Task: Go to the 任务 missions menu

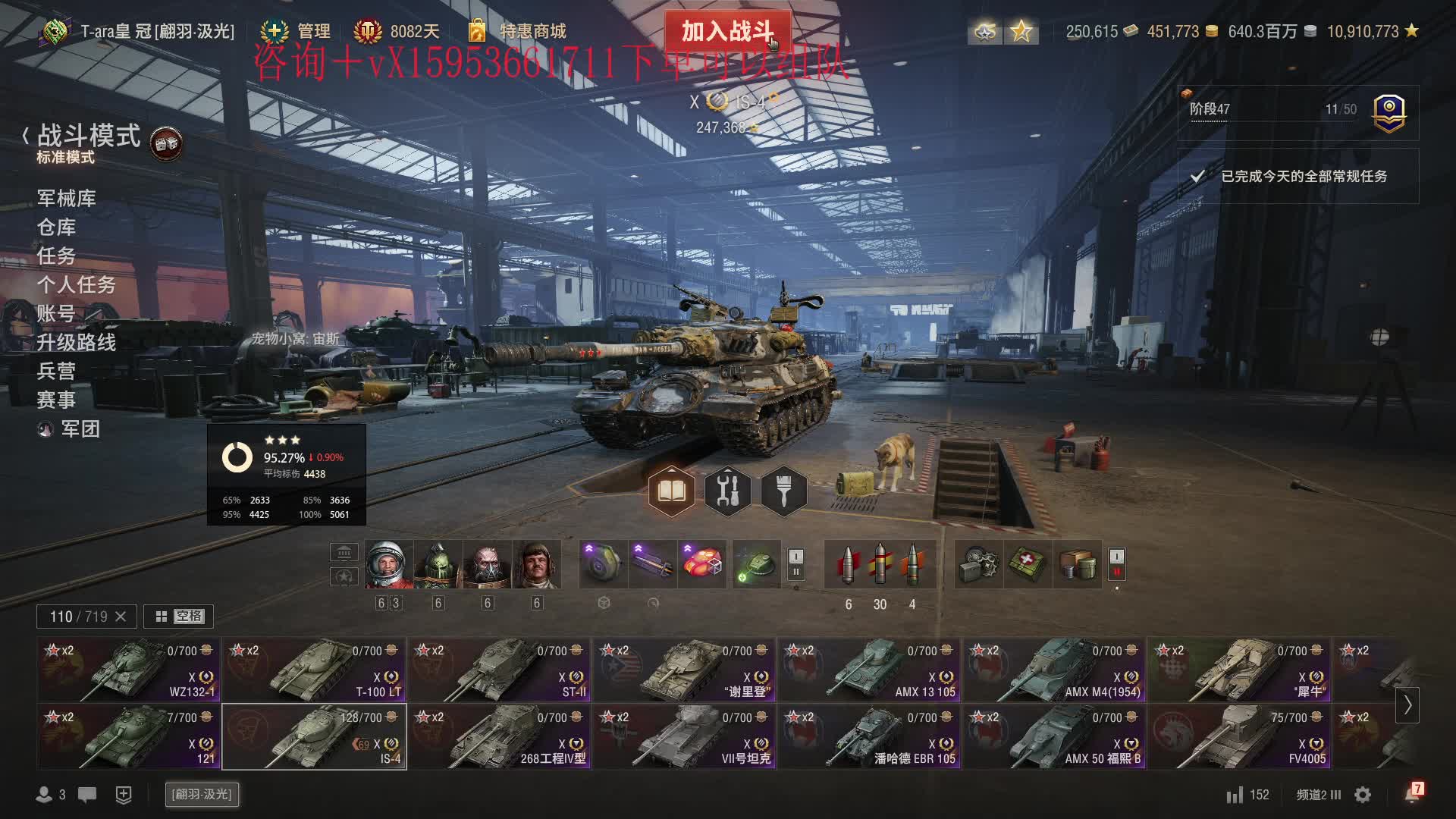Action: click(57, 256)
